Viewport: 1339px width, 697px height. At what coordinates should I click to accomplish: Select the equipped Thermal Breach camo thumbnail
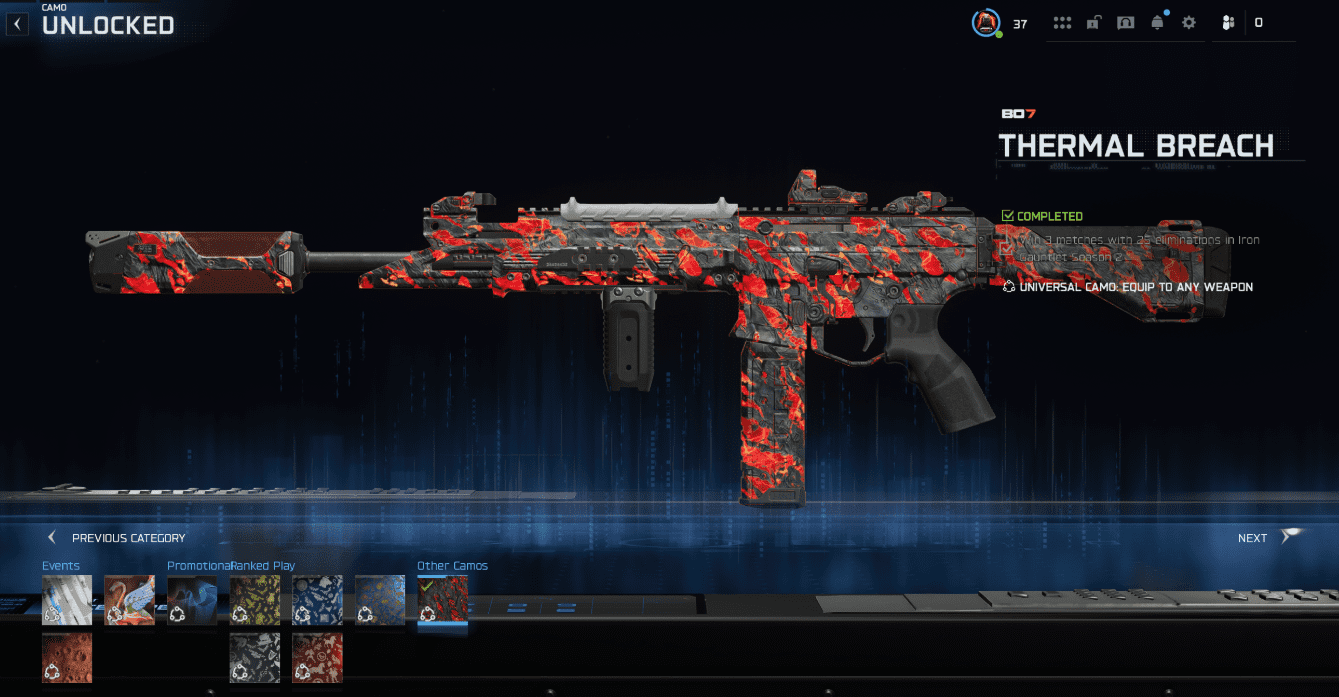tap(442, 600)
